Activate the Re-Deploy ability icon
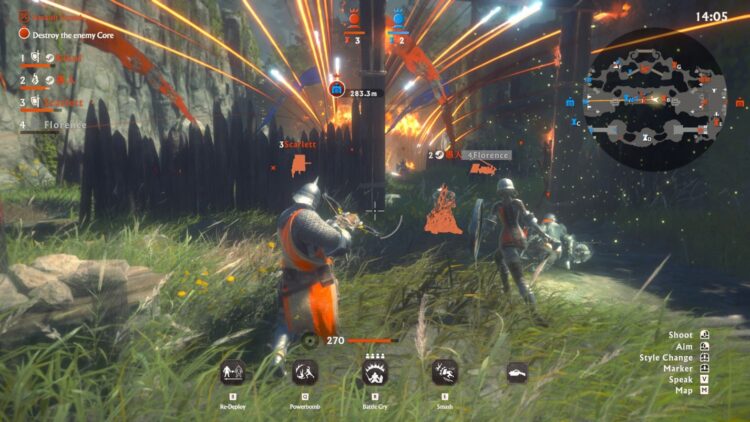Image resolution: width=750 pixels, height=422 pixels. tap(233, 373)
